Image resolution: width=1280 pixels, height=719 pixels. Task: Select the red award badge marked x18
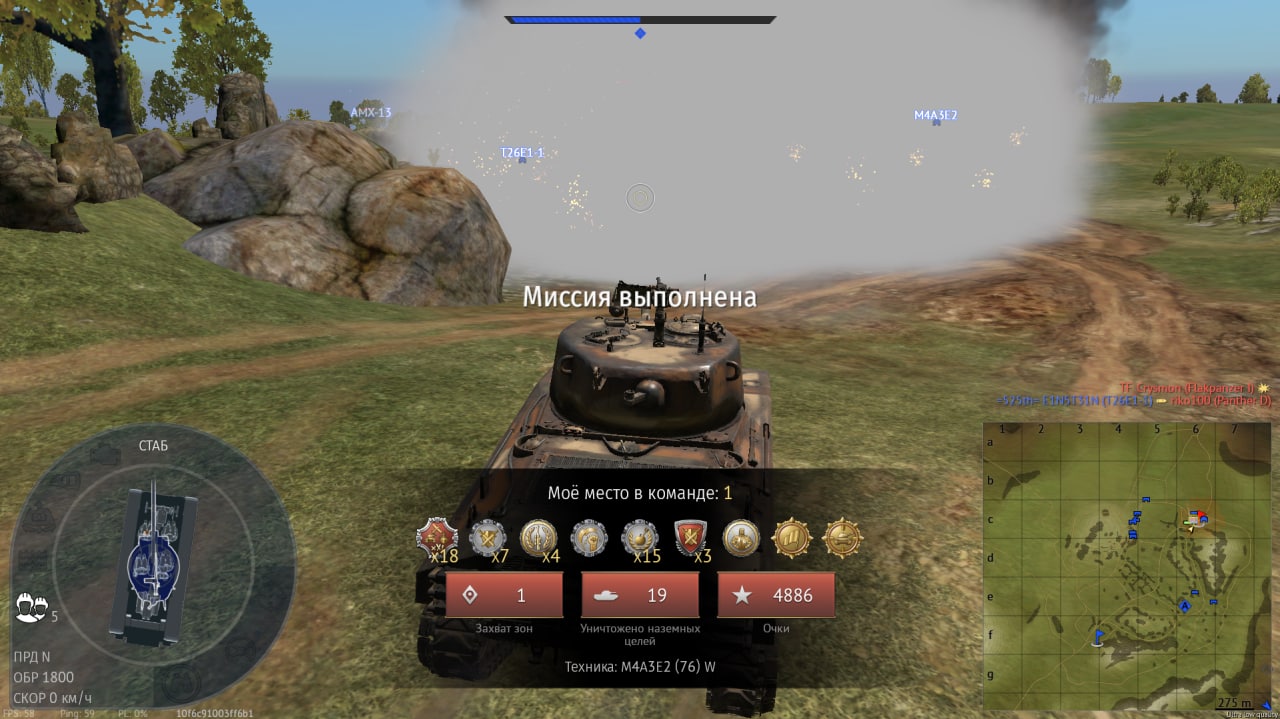[x=436, y=538]
